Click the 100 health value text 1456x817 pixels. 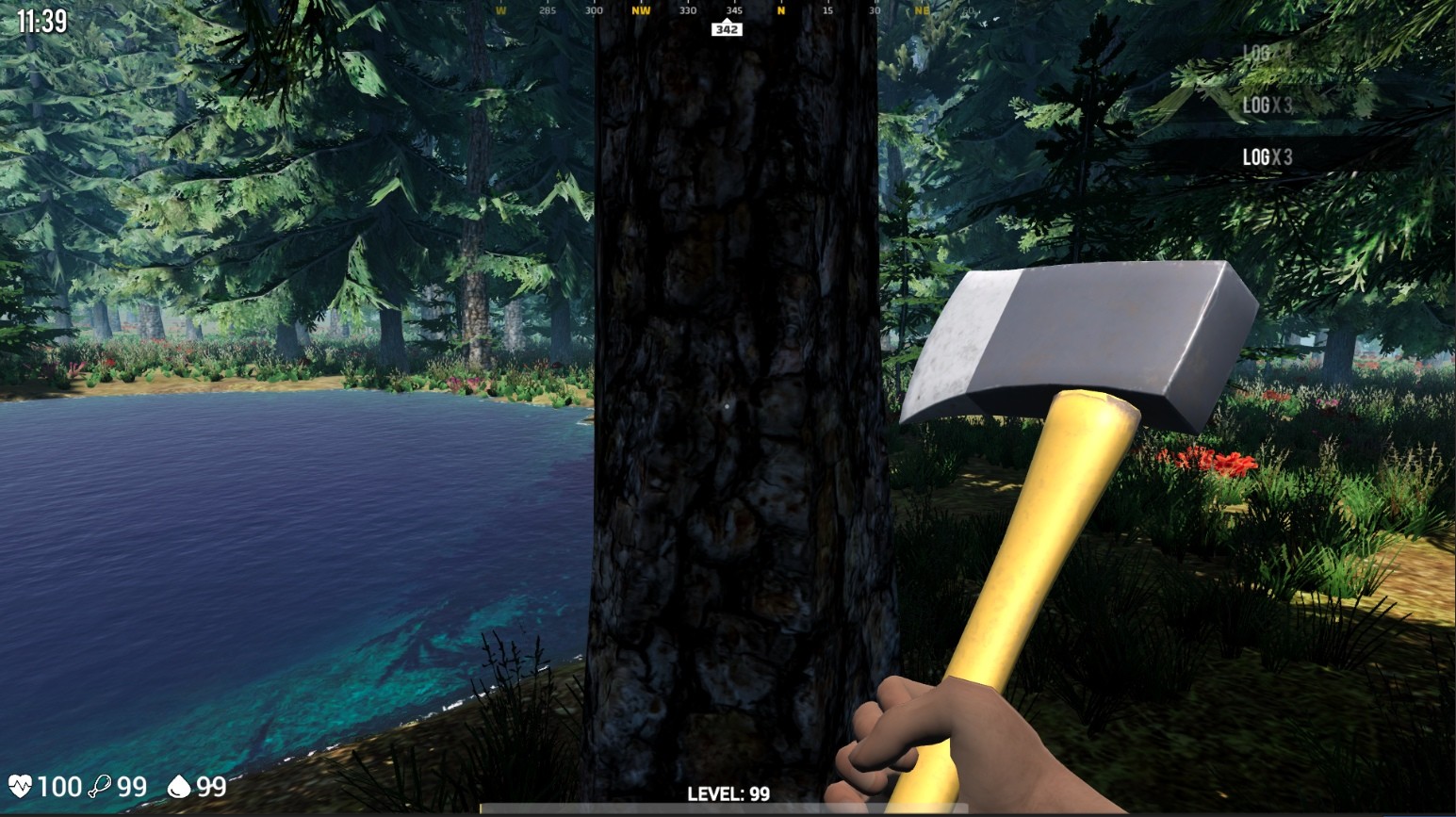click(60, 785)
